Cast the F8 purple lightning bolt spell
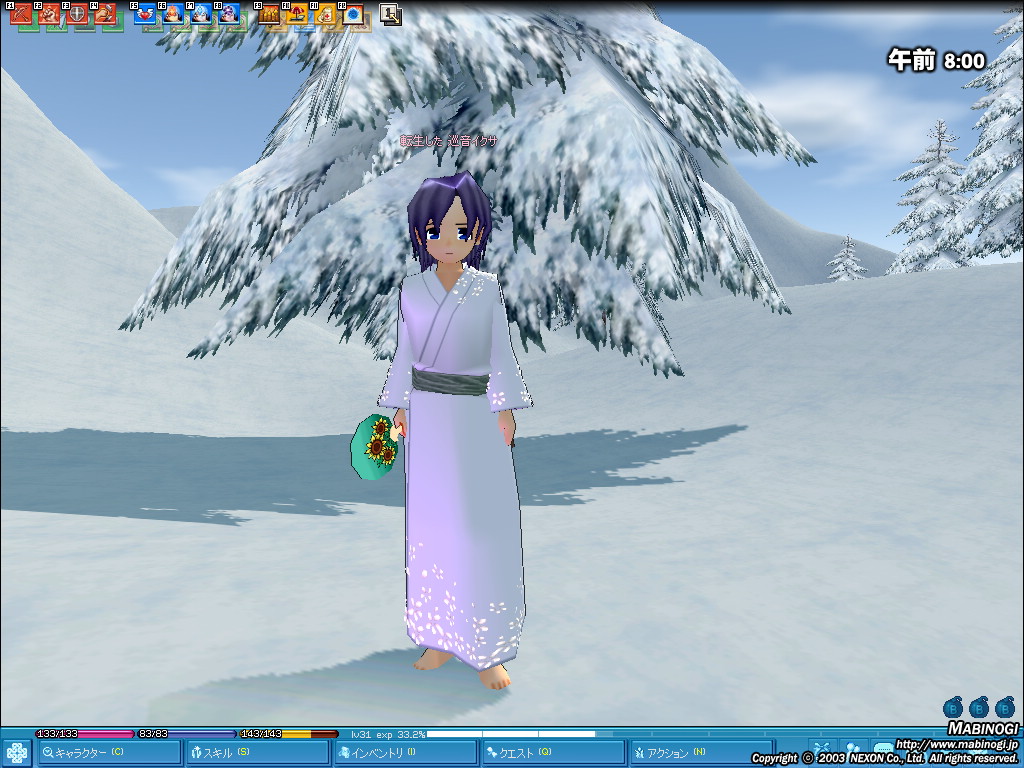Screen dimensions: 1024x768 tap(230, 15)
